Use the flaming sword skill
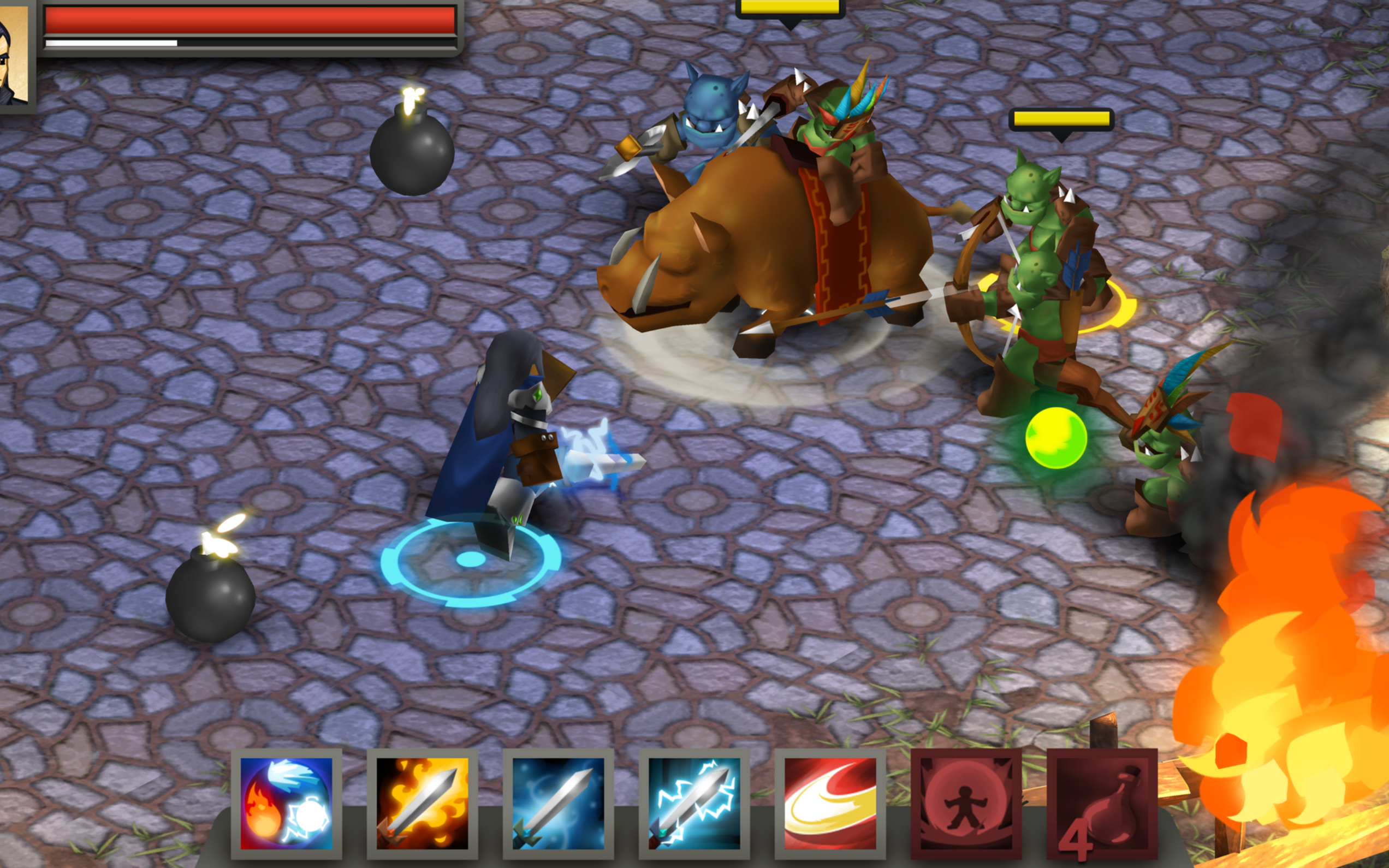1389x868 pixels. pyautogui.click(x=422, y=802)
